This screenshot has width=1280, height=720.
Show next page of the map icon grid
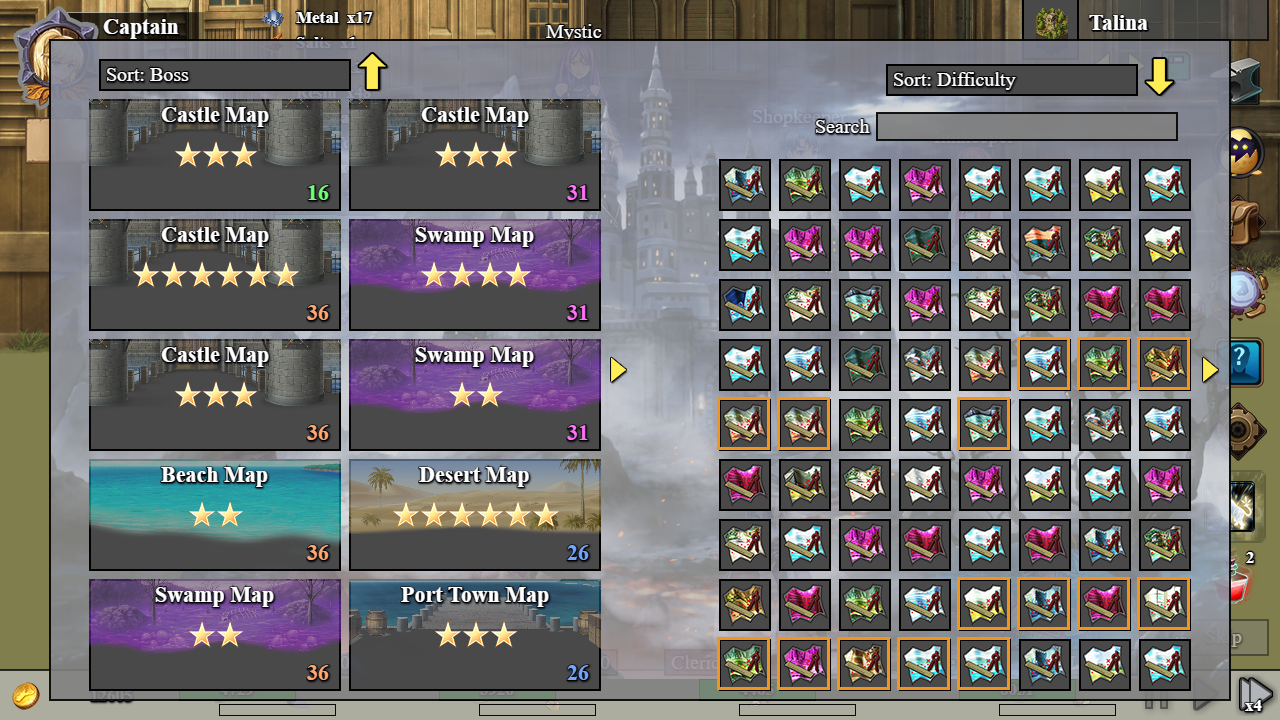pos(1210,370)
